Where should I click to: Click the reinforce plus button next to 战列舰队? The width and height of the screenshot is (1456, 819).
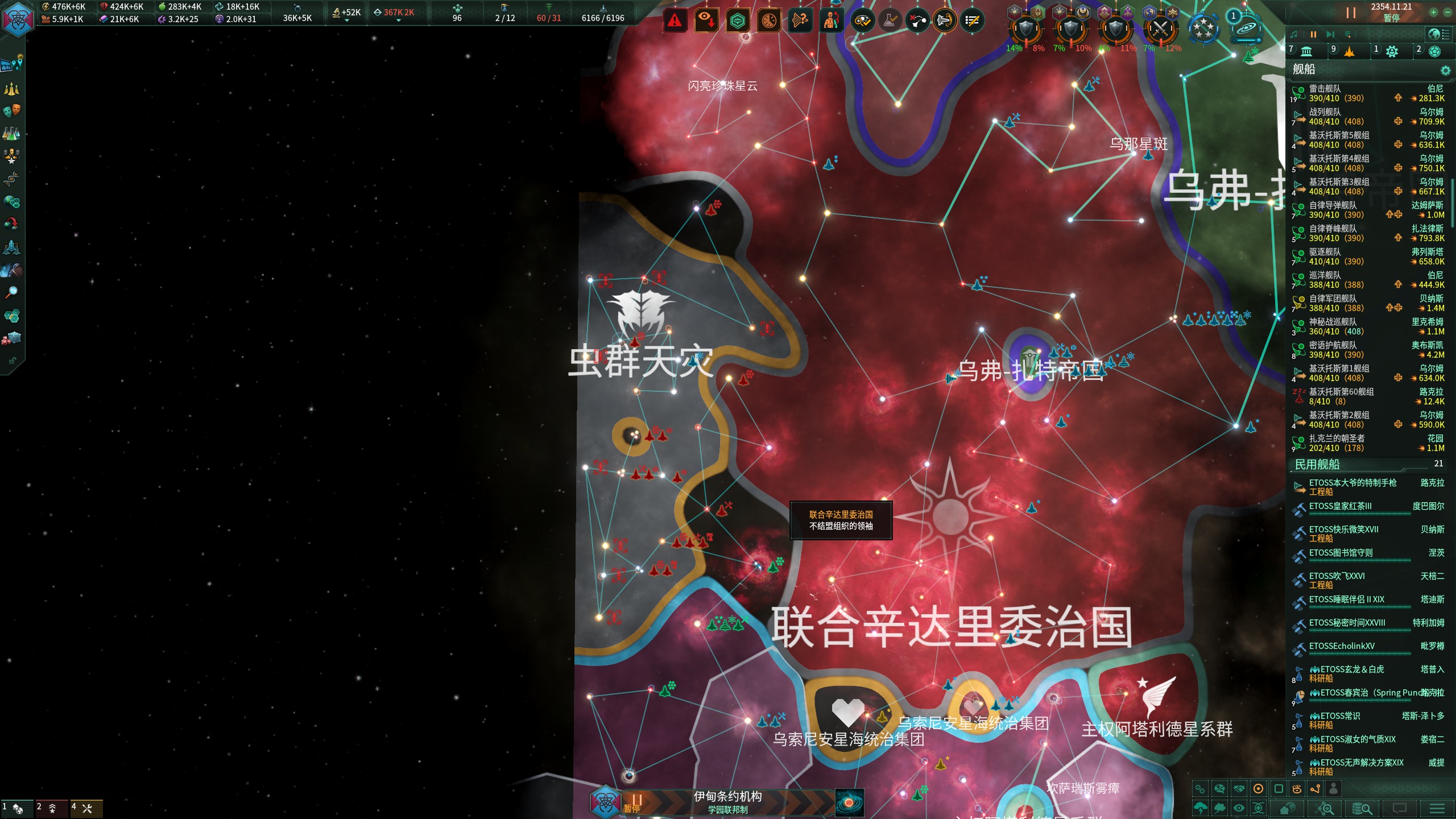[x=1399, y=121]
